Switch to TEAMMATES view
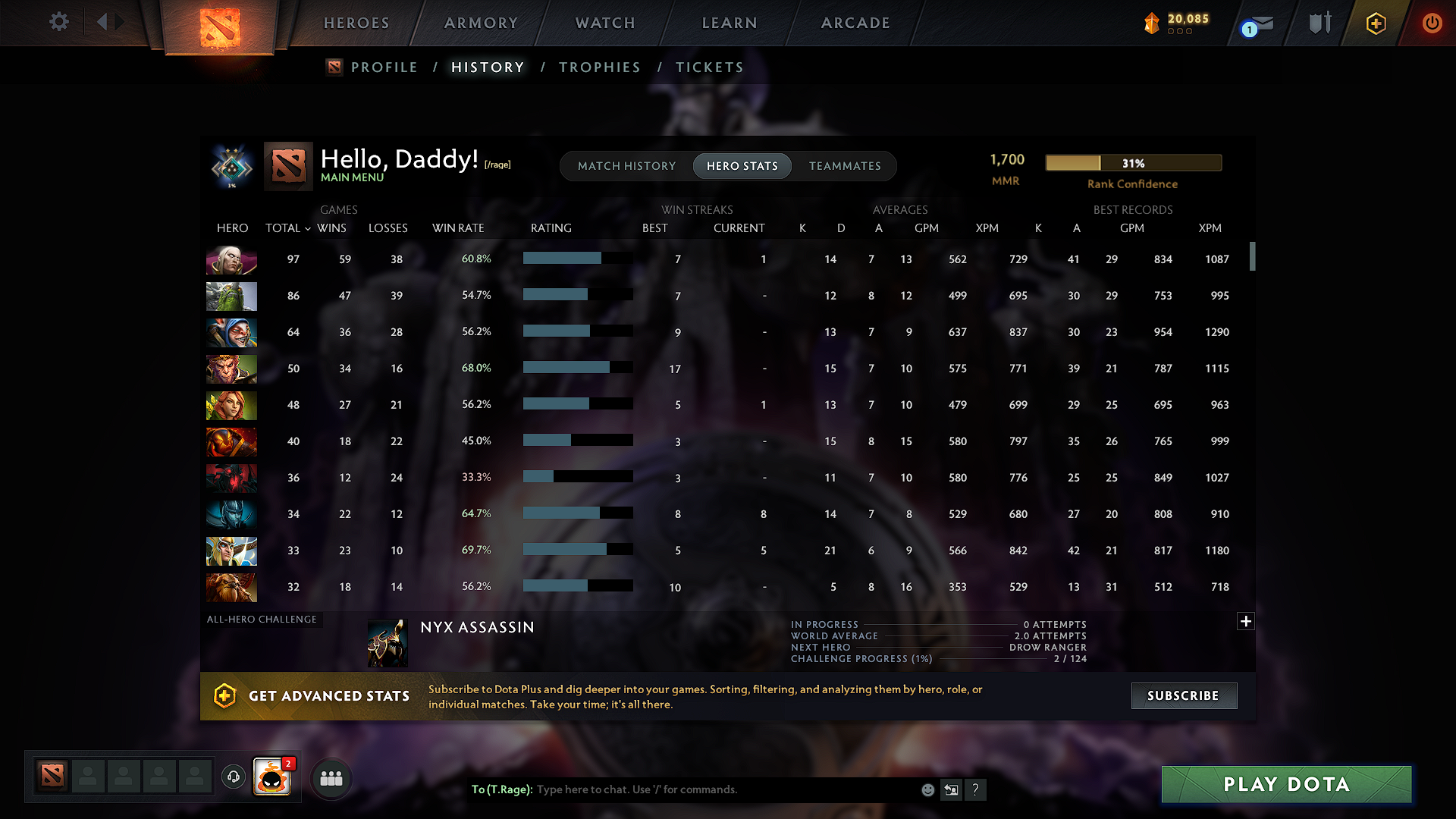This screenshot has width=1456, height=819. tap(845, 166)
